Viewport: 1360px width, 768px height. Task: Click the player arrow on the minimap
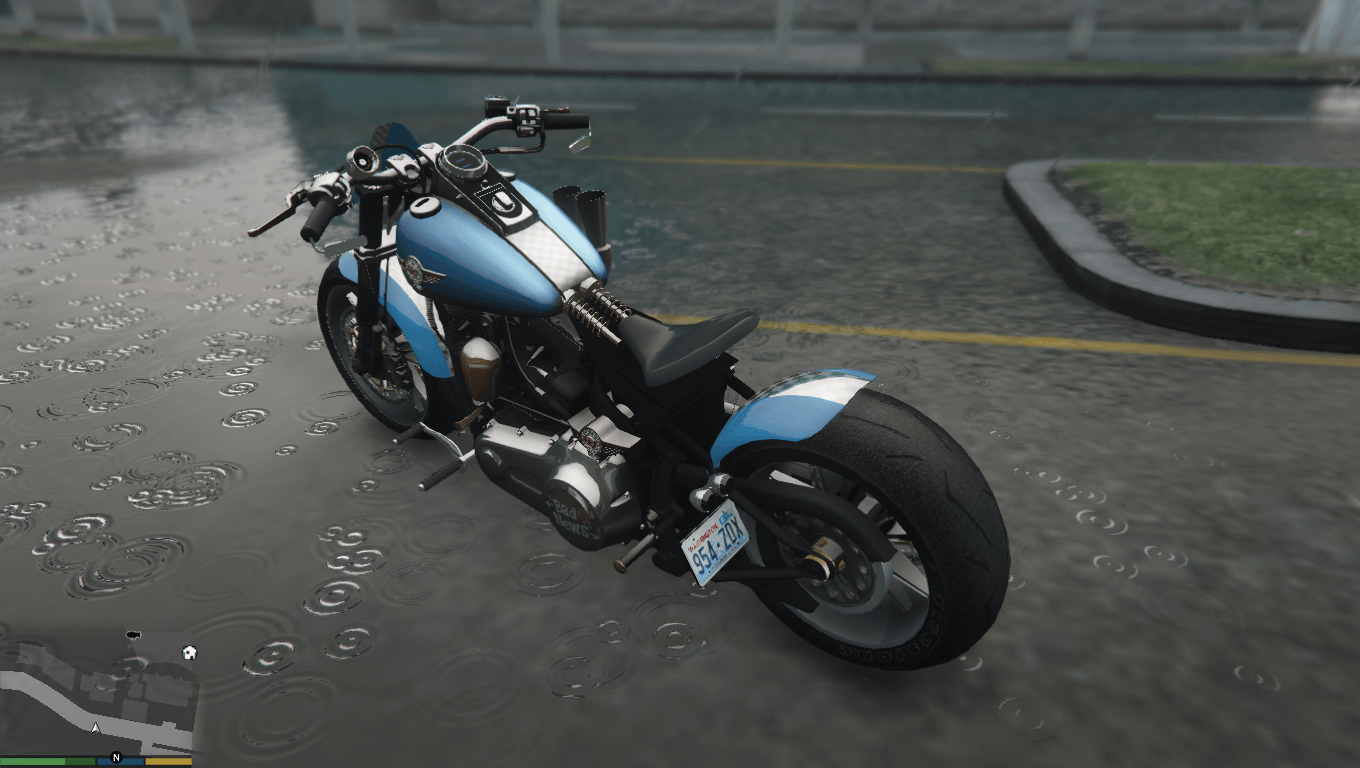point(95,728)
